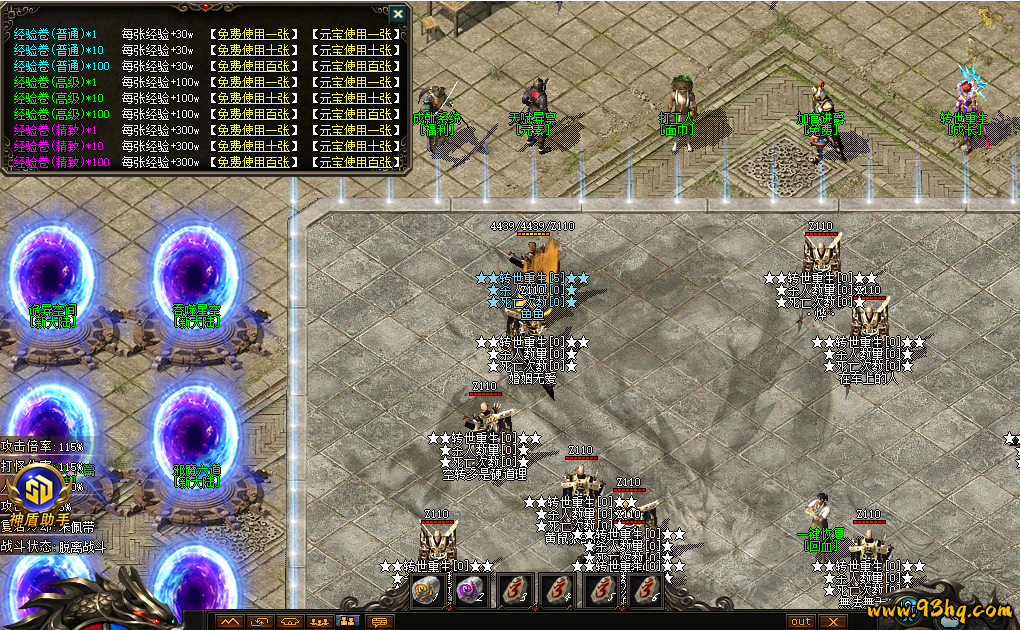1020x630 pixels.
Task: Use the red rune stone in hotbar slot 3
Action: (x=513, y=591)
